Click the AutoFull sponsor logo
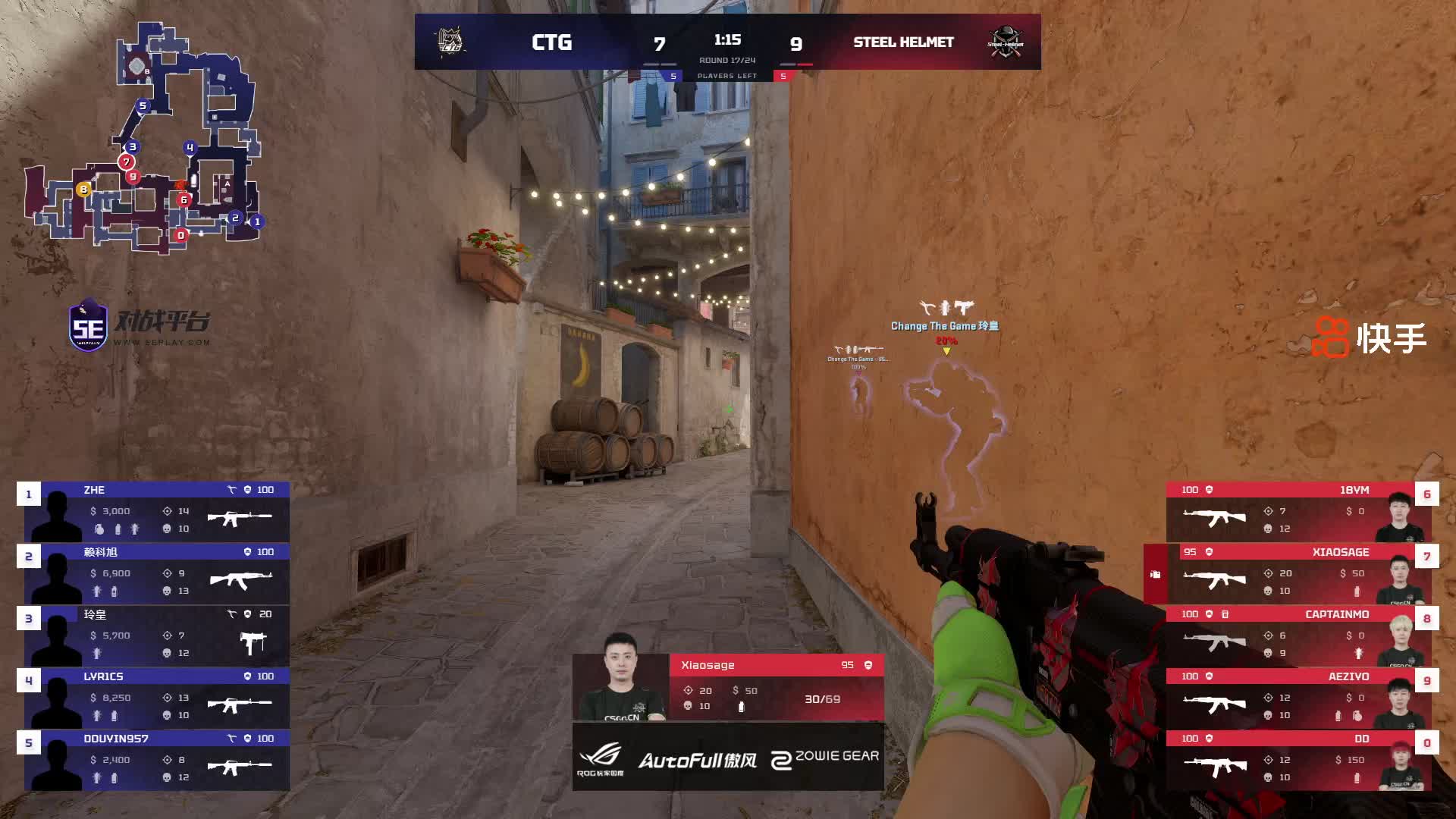 (697, 760)
